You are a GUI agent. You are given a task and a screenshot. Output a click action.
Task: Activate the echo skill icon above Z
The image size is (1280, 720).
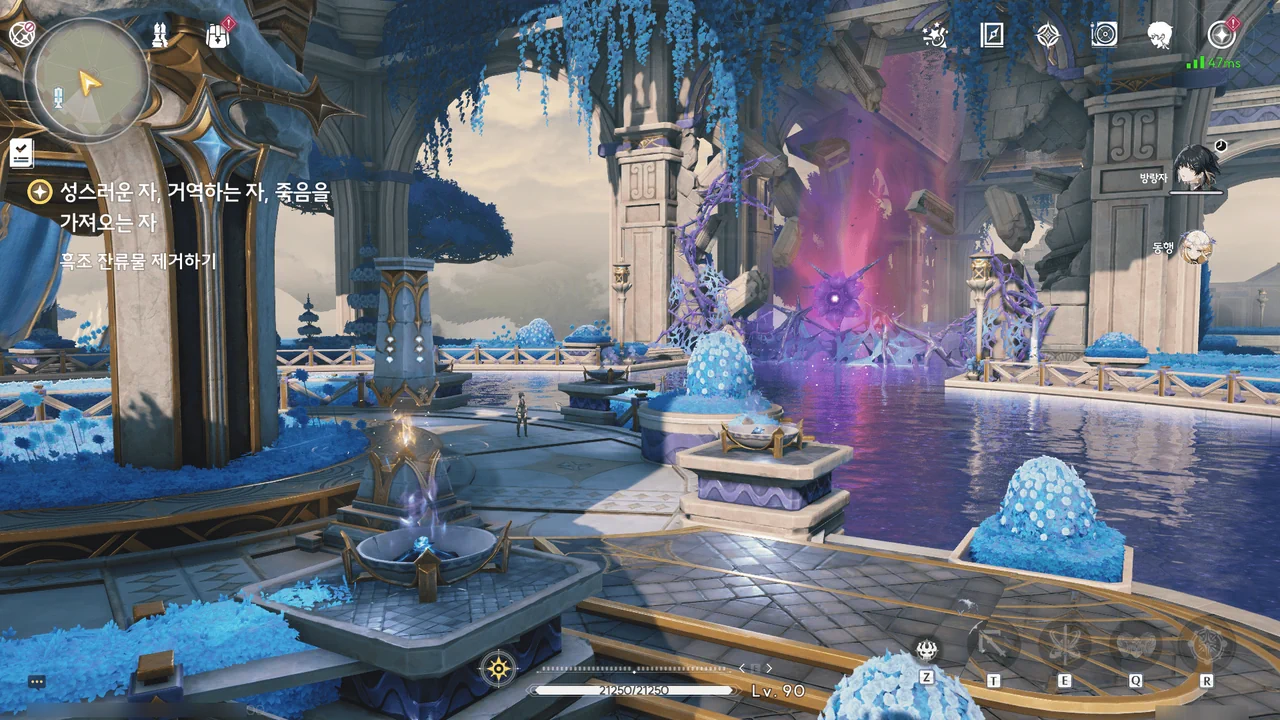point(927,650)
